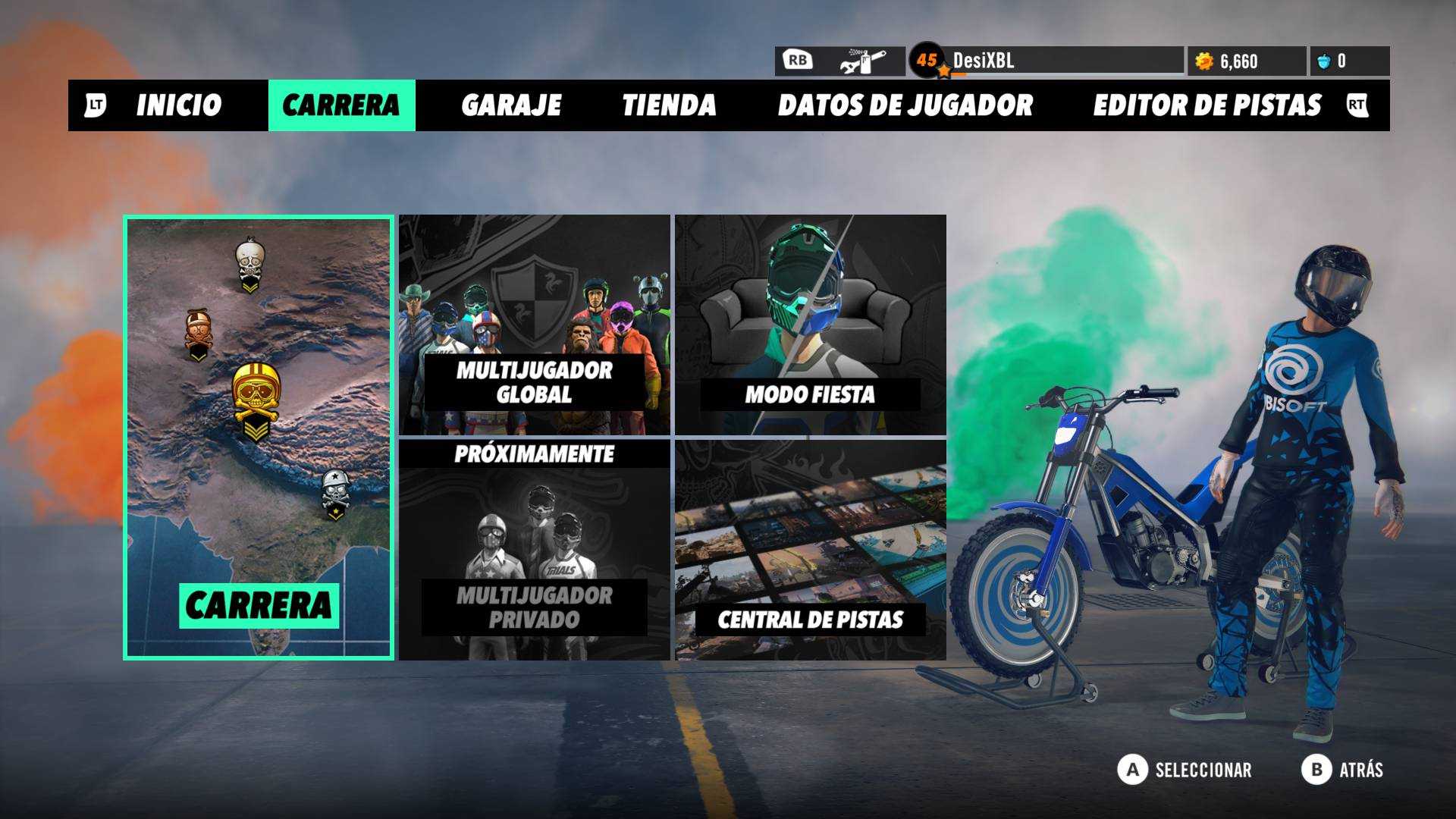This screenshot has height=819, width=1456.
Task: Open the Editor de Pistas tab
Action: click(x=1207, y=105)
